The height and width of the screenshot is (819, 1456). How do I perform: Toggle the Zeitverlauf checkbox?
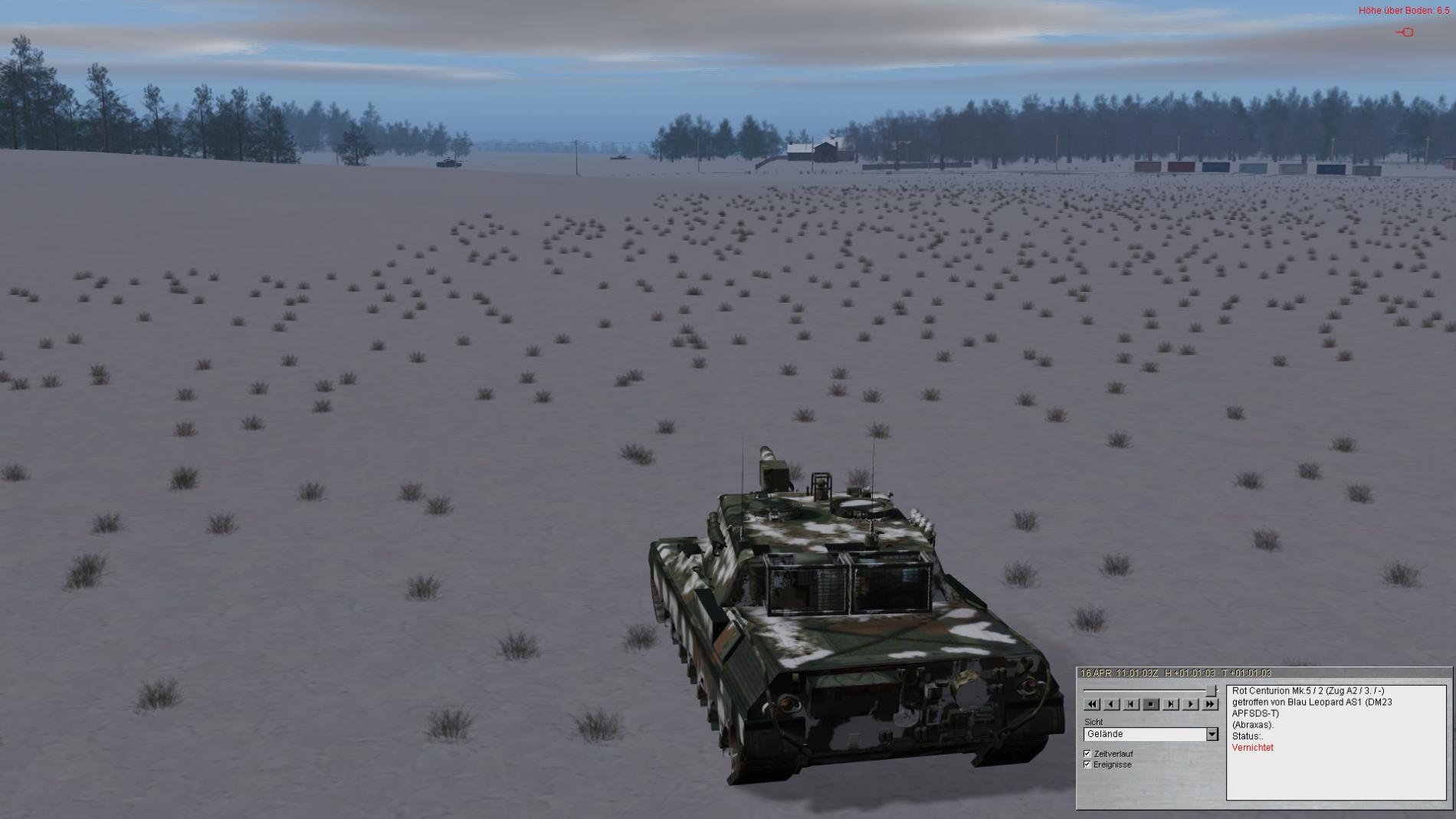(1087, 754)
